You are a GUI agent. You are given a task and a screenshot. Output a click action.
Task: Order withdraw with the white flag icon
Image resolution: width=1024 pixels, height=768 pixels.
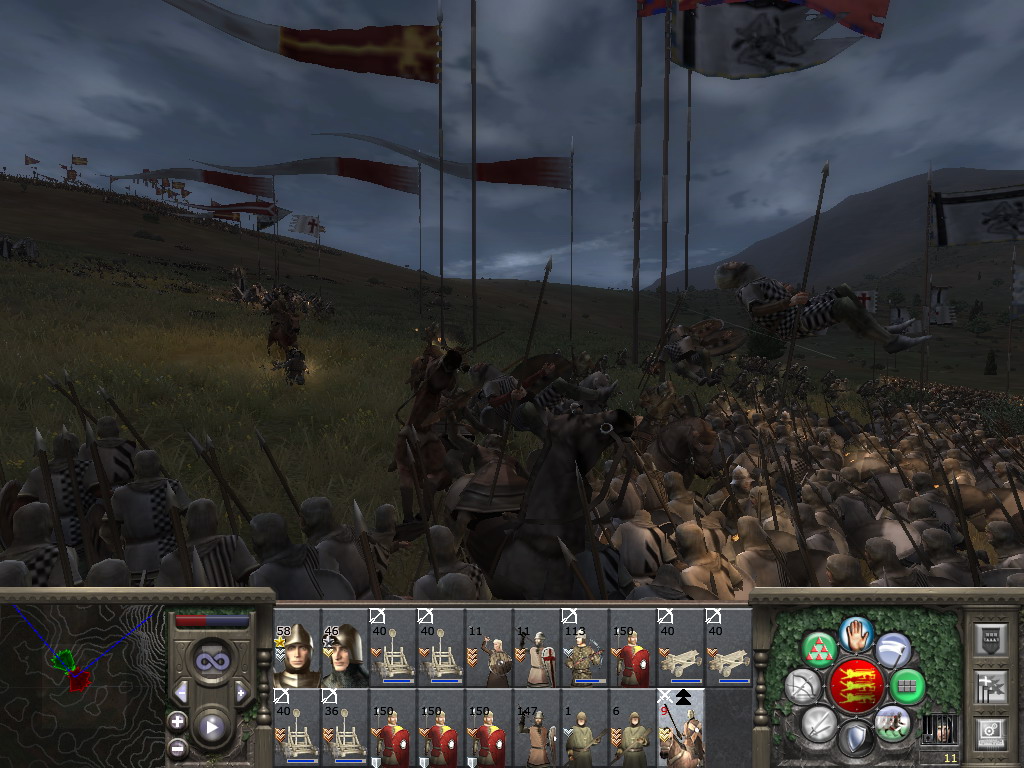[893, 651]
